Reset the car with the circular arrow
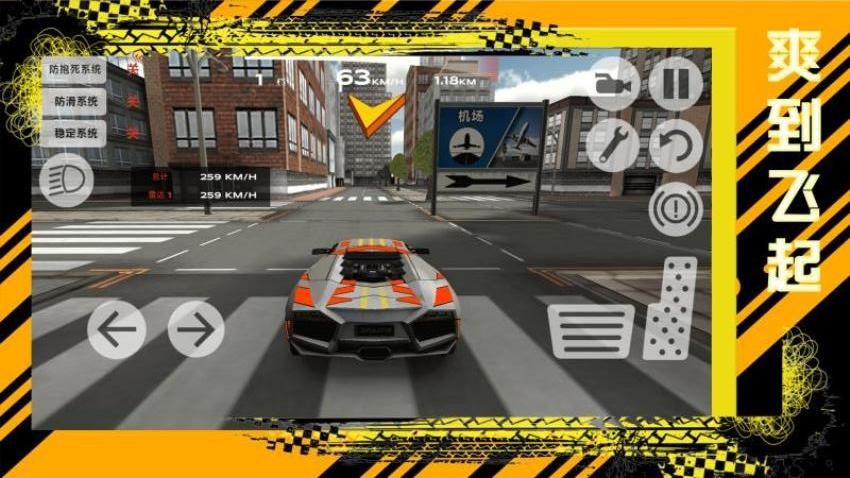Viewport: 850px width, 478px height. pos(676,146)
